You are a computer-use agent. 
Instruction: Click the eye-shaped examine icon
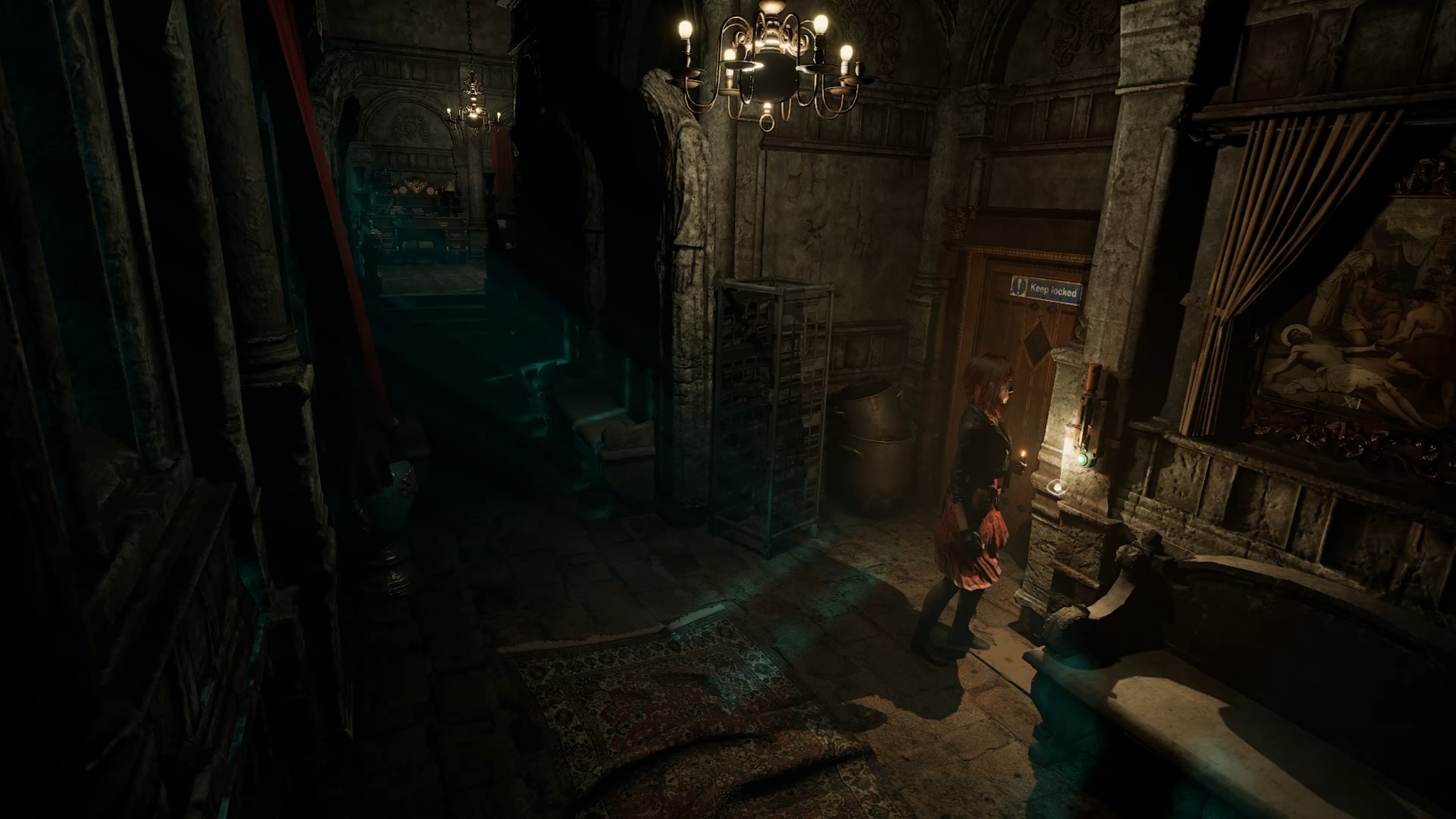(1057, 487)
